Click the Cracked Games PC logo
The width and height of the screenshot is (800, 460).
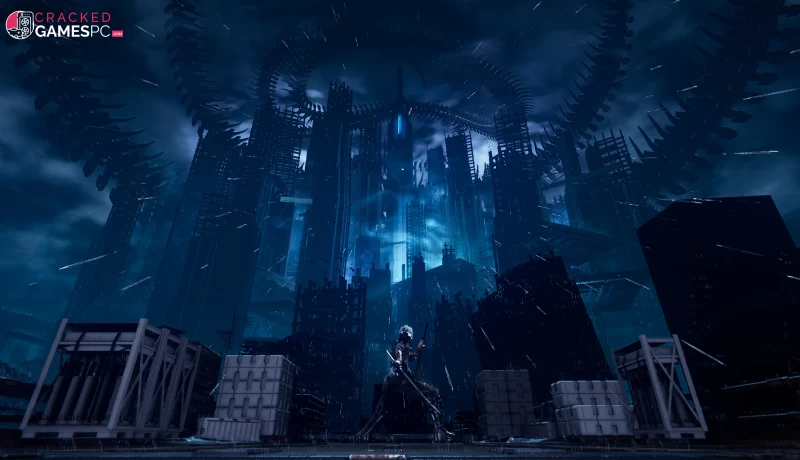point(64,25)
